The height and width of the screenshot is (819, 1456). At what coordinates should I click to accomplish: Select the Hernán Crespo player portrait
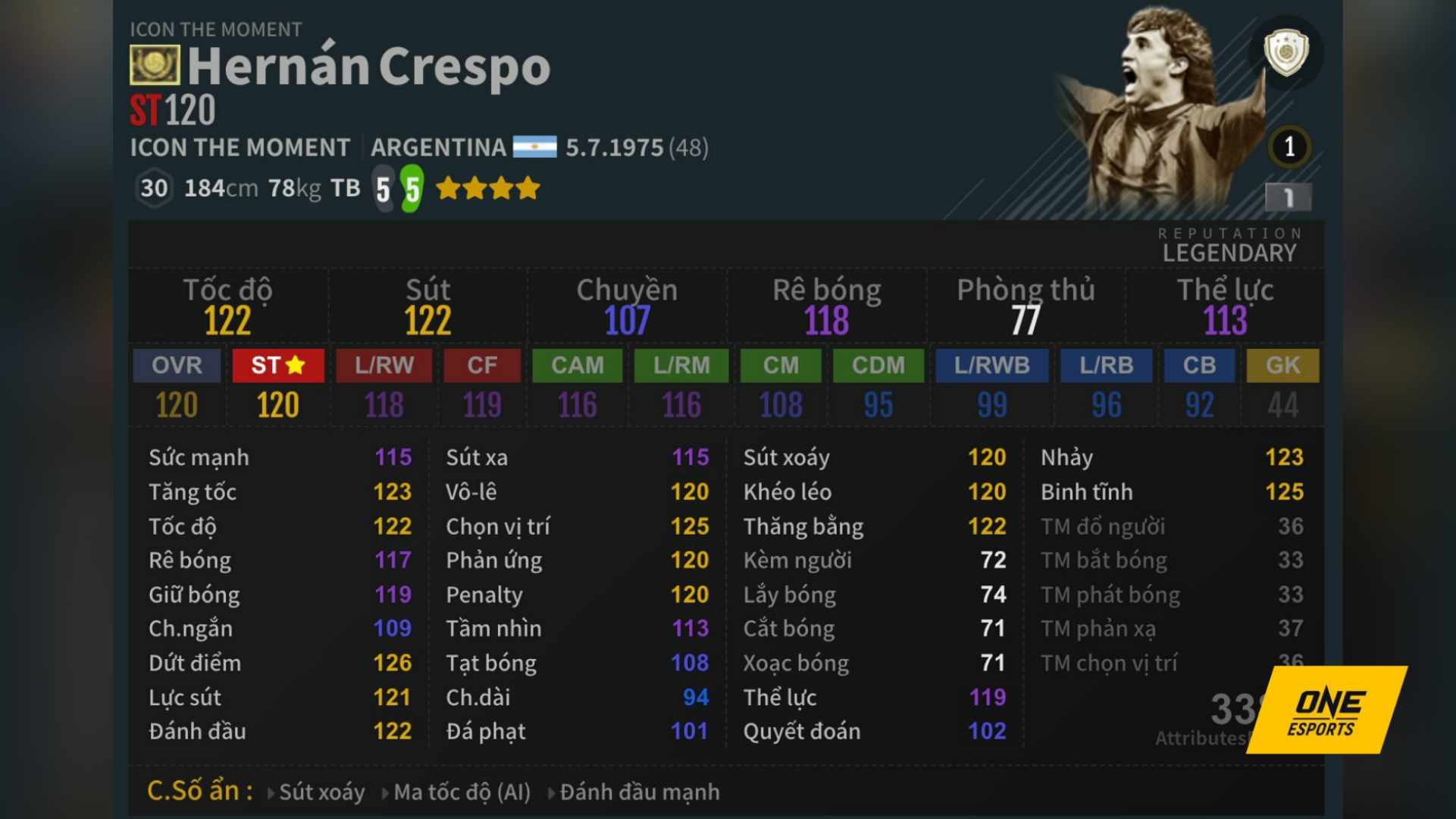point(1152,91)
